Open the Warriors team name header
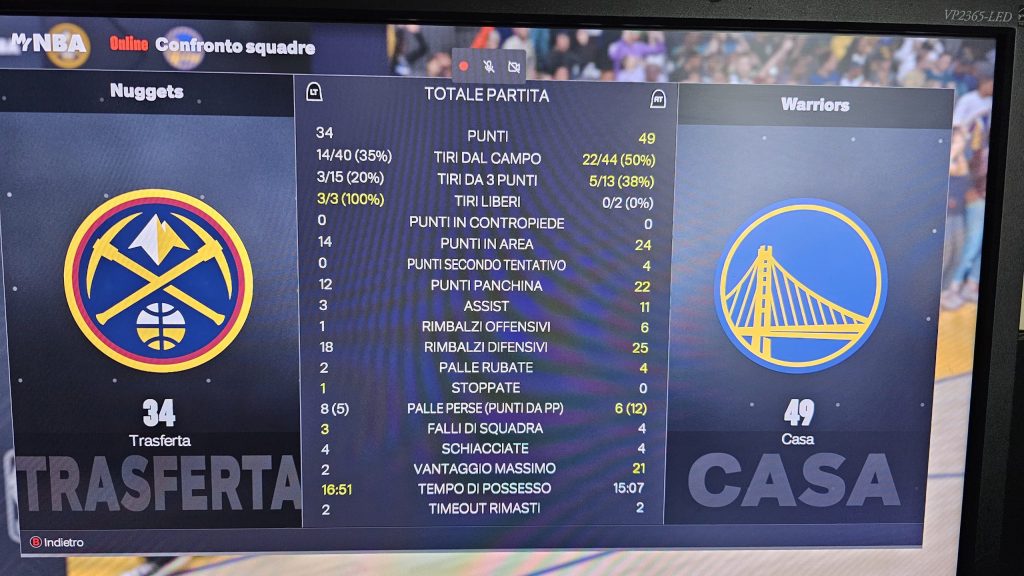 click(814, 105)
